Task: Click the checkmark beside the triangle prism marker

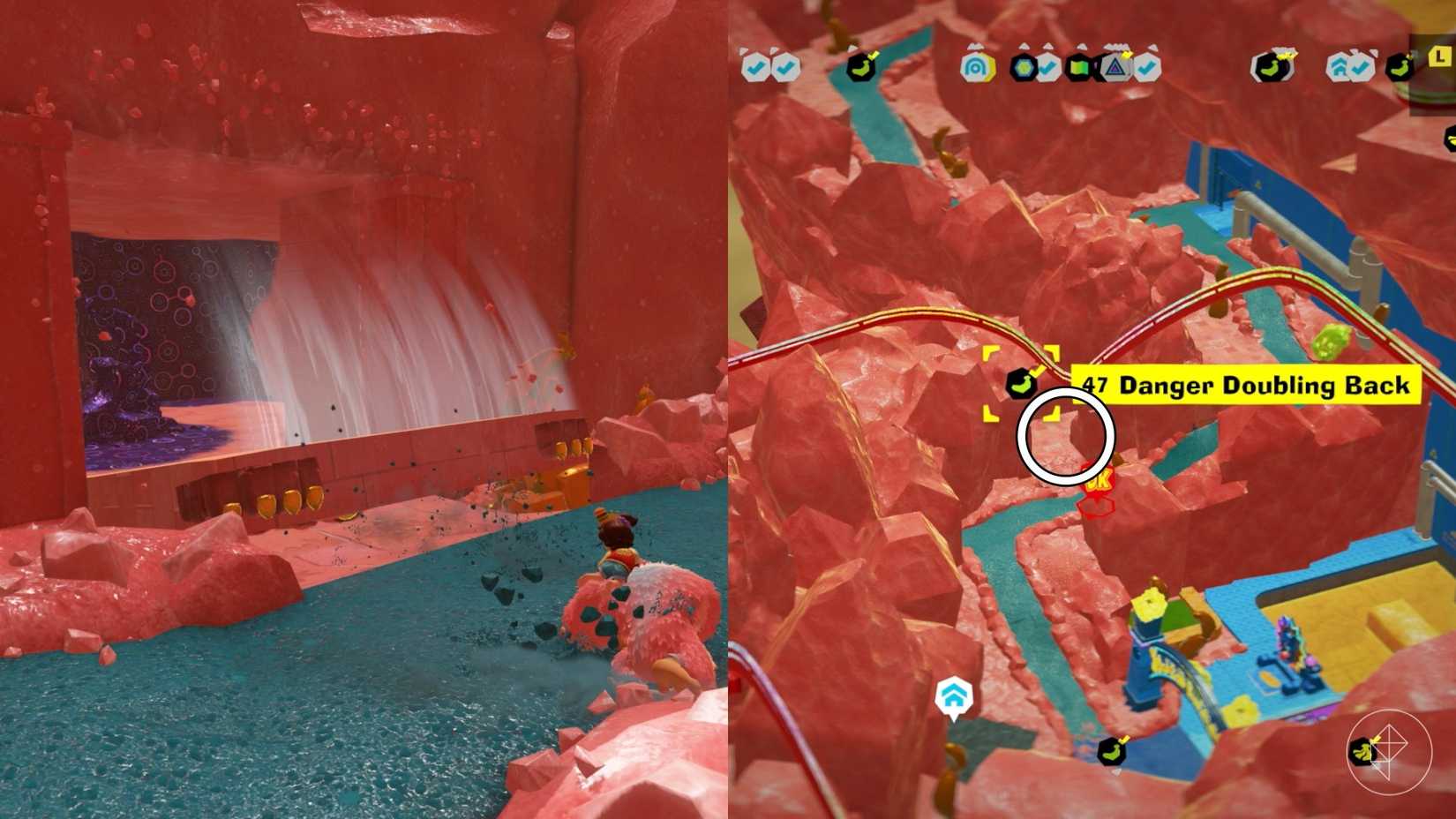Action: click(1147, 67)
